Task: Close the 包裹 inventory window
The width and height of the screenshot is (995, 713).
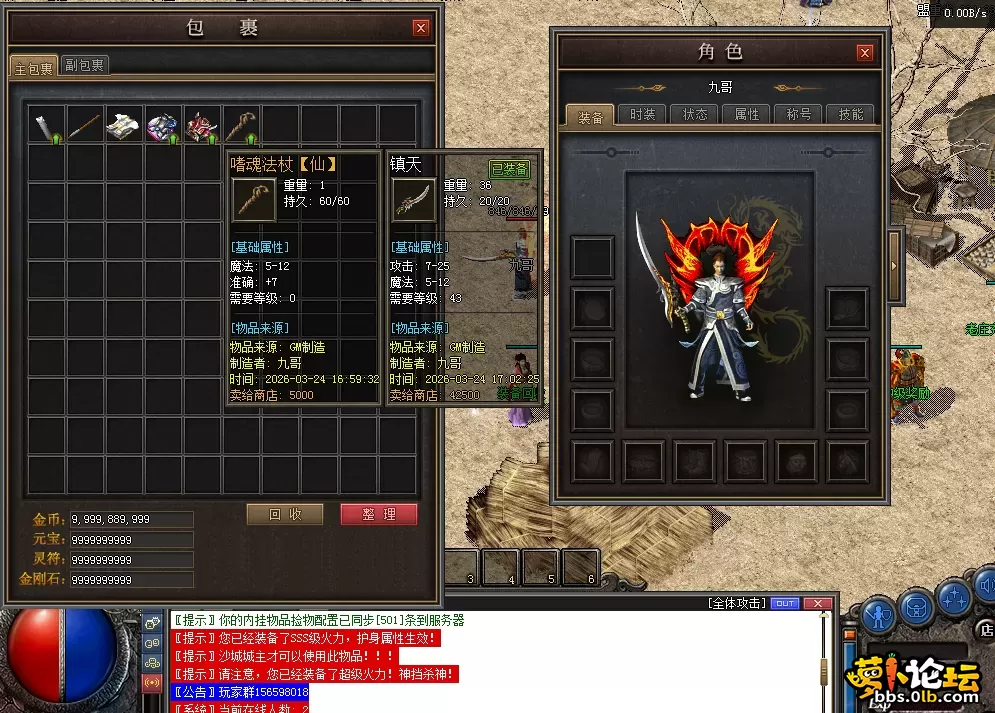Action: (x=421, y=28)
